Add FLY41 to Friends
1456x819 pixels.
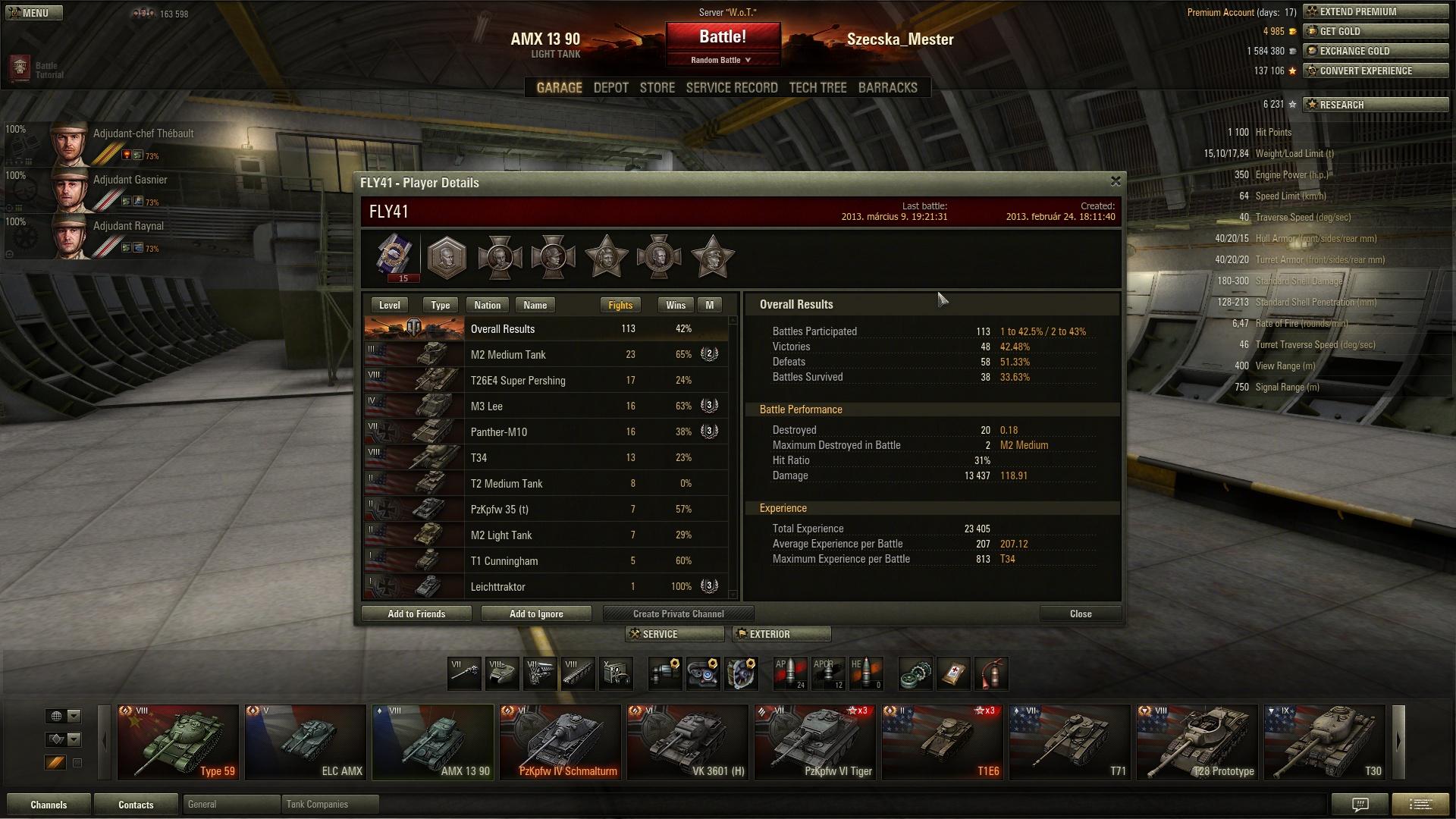pos(416,614)
